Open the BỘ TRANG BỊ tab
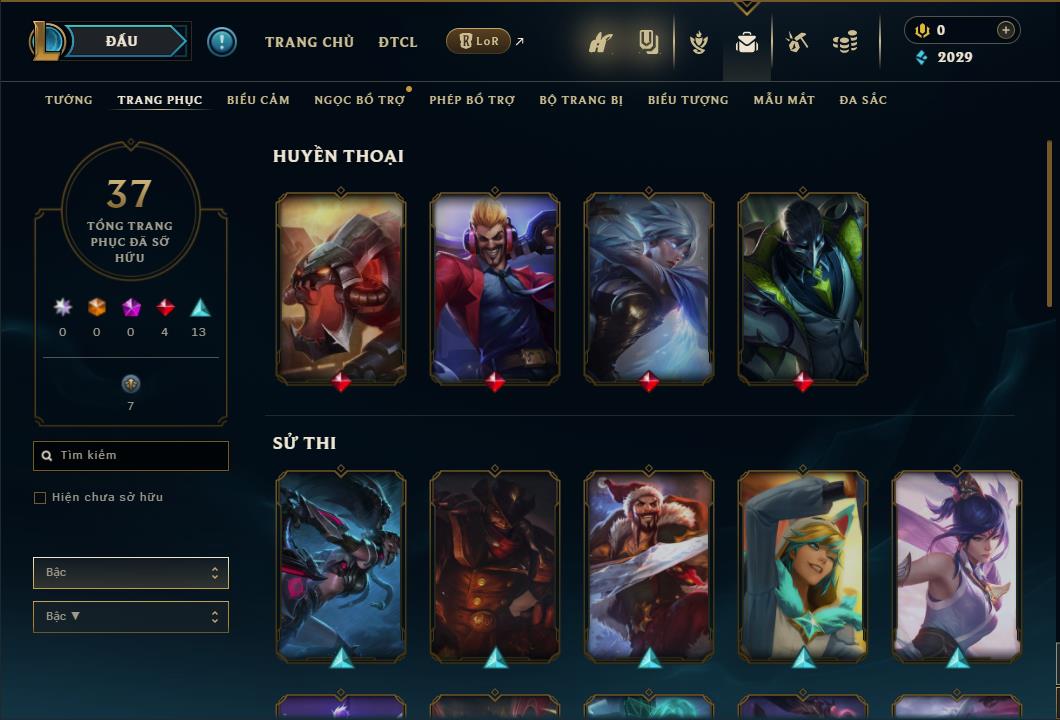The image size is (1060, 720). (x=581, y=100)
